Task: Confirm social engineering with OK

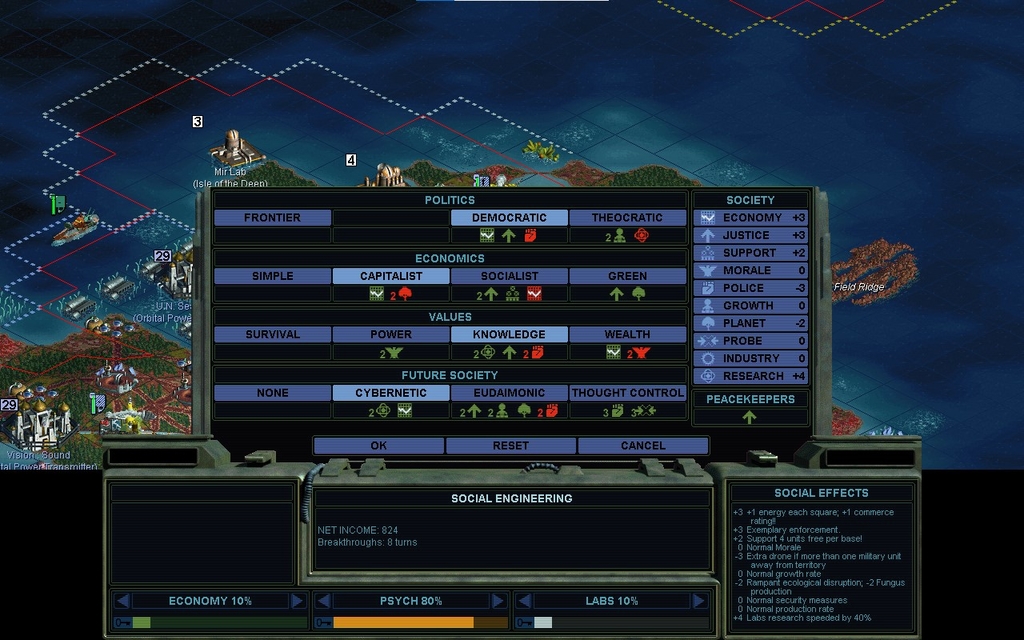Action: 378,446
